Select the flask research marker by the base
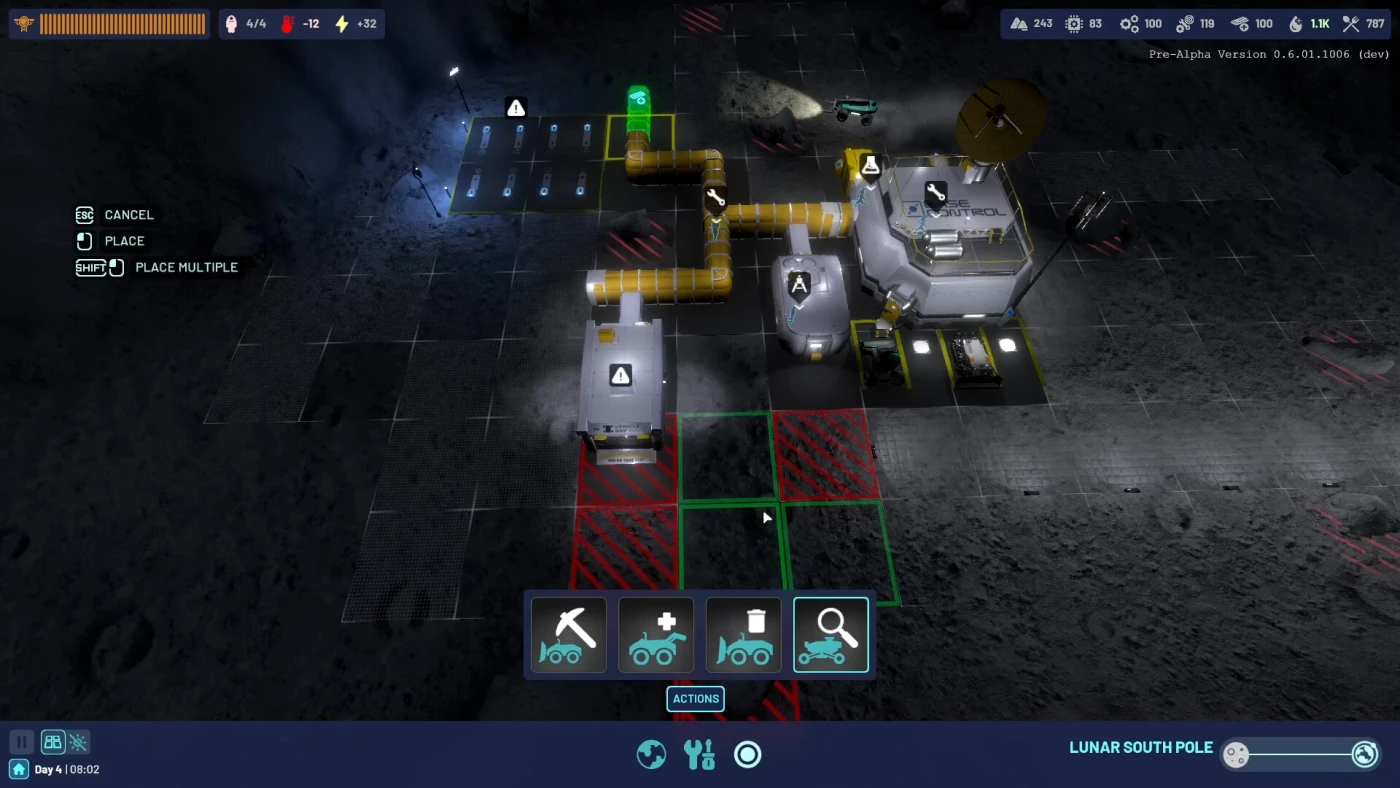1400x788 pixels. click(x=871, y=165)
